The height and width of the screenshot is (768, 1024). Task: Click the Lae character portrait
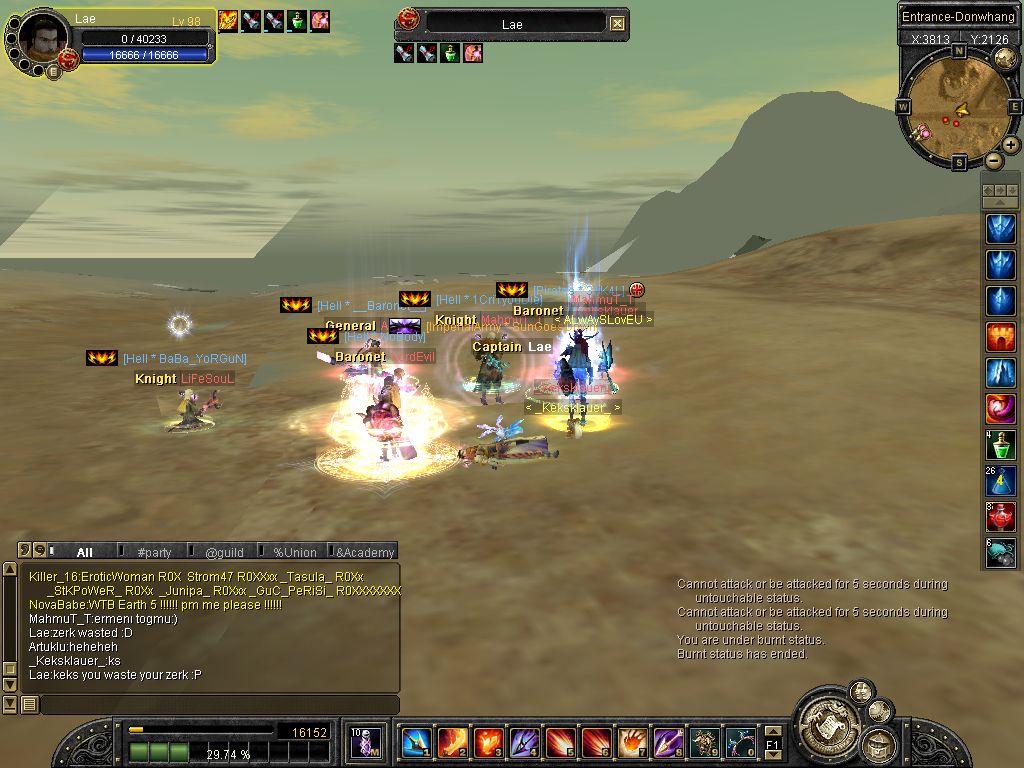tap(43, 38)
